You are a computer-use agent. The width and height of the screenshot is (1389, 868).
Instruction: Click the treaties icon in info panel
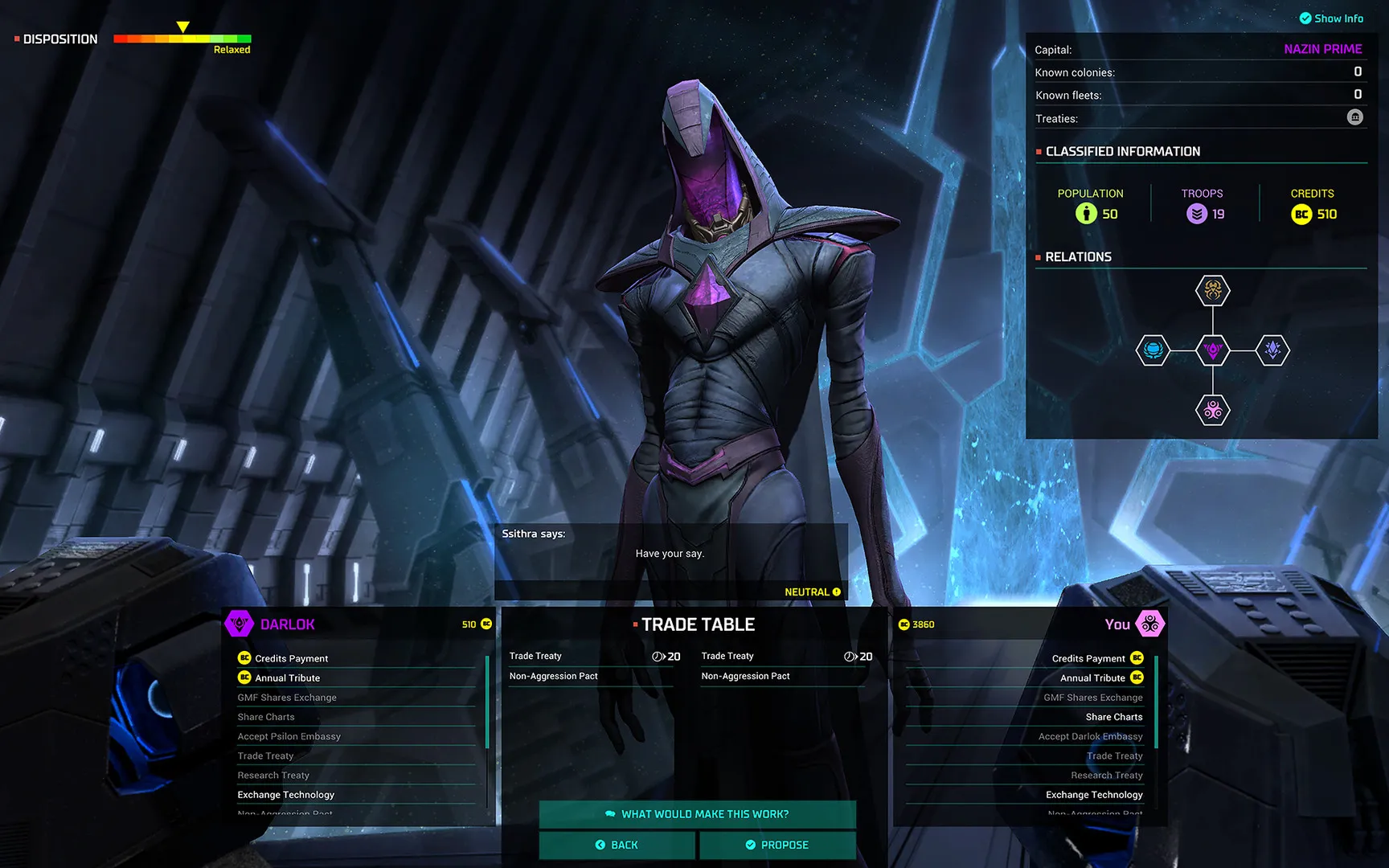tap(1355, 117)
